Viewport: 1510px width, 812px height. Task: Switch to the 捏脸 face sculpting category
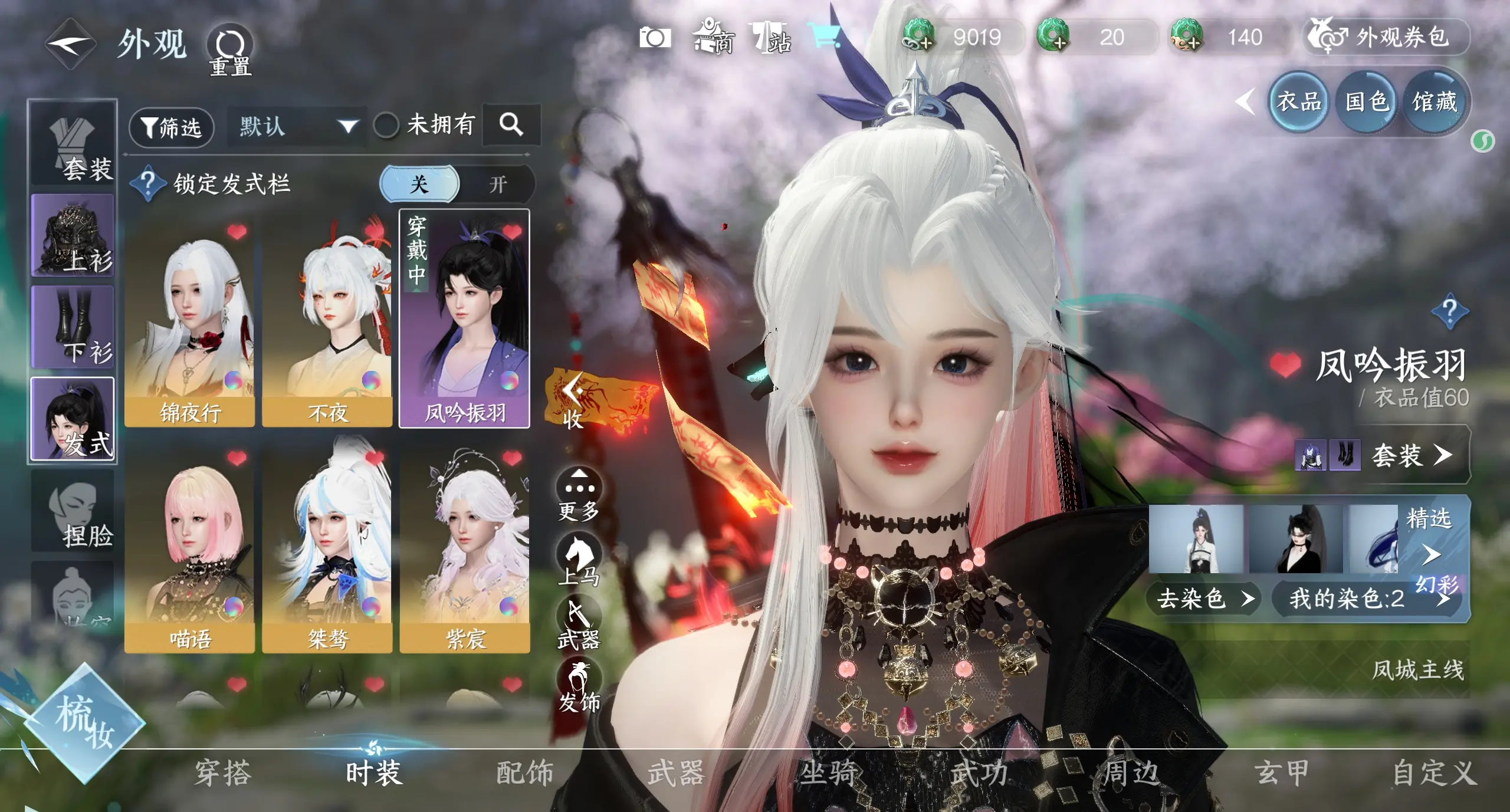73,512
